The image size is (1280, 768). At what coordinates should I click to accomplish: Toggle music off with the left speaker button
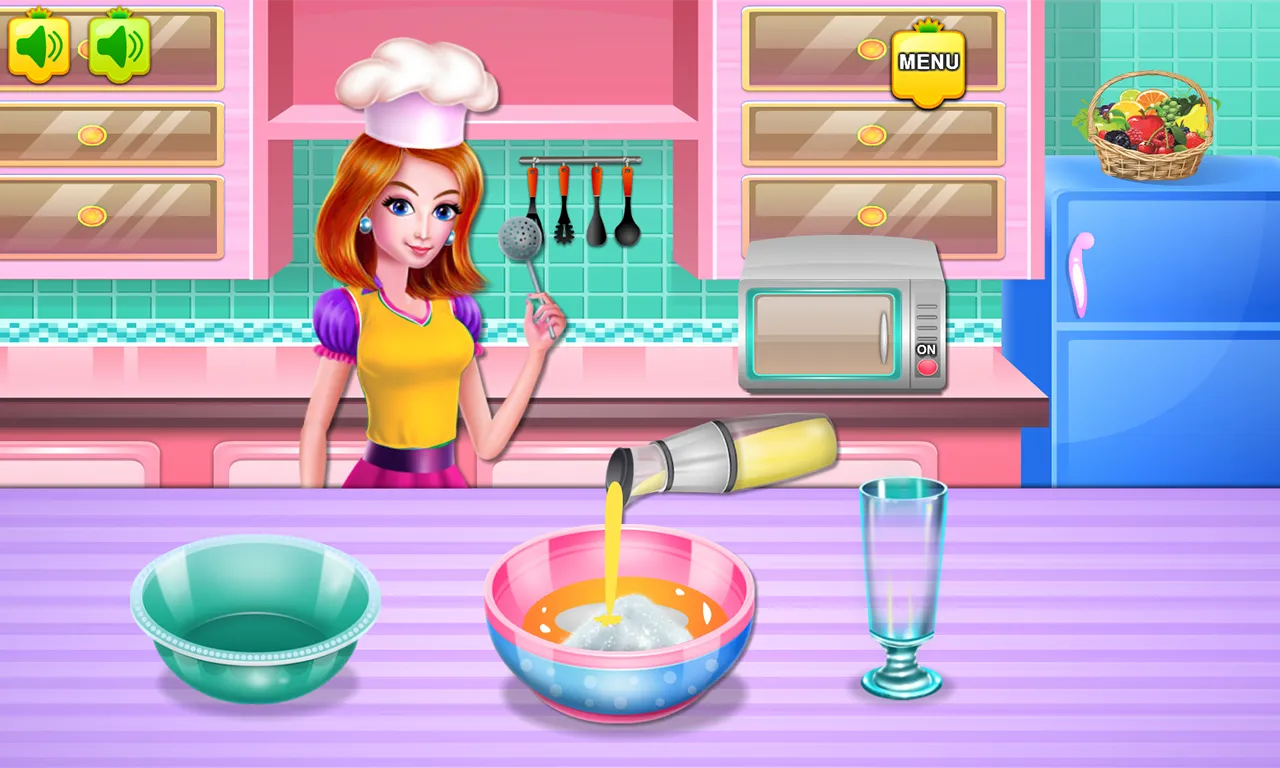tap(38, 47)
